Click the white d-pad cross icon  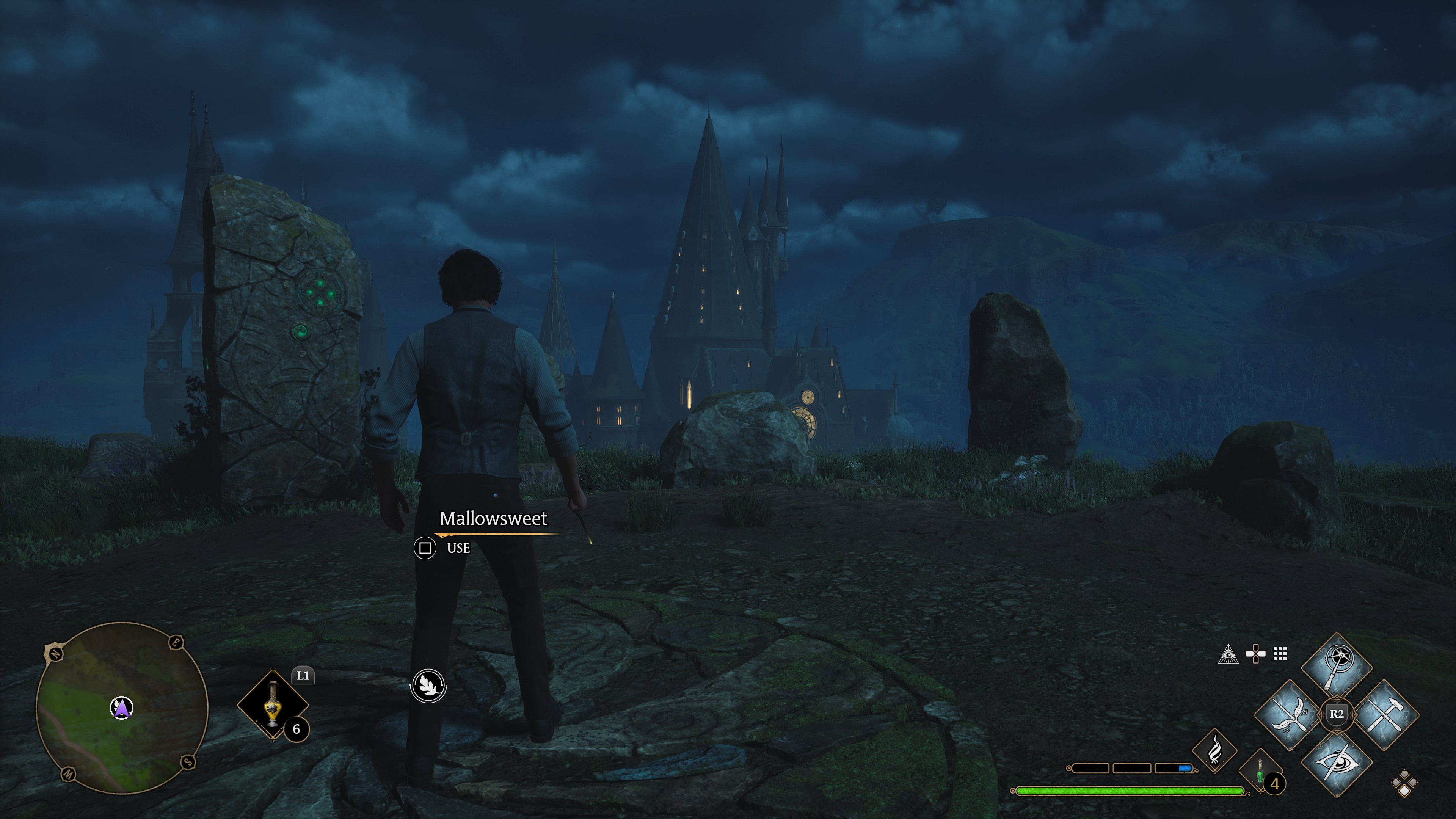click(1255, 654)
